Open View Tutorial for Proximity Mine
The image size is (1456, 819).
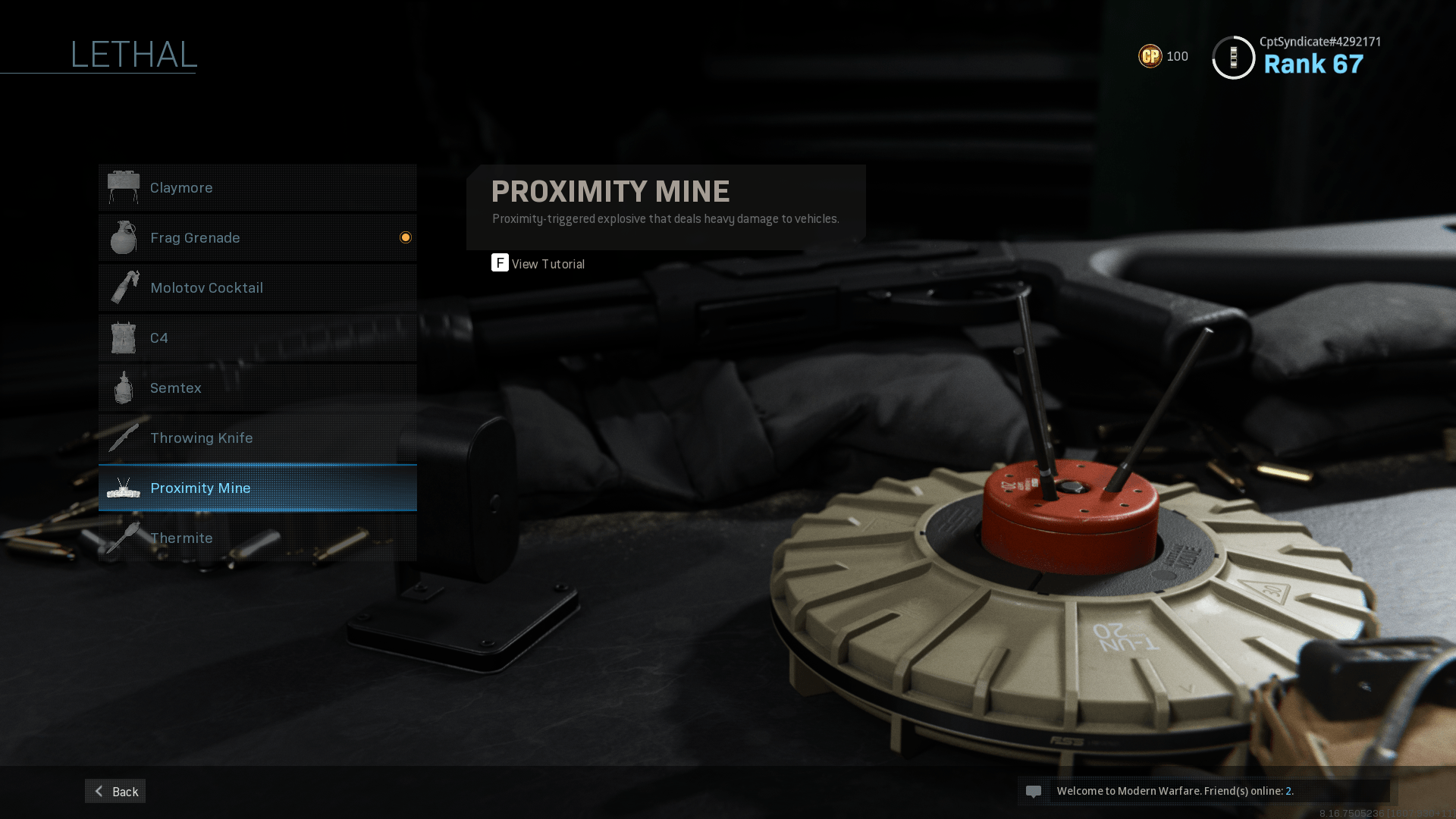(548, 264)
